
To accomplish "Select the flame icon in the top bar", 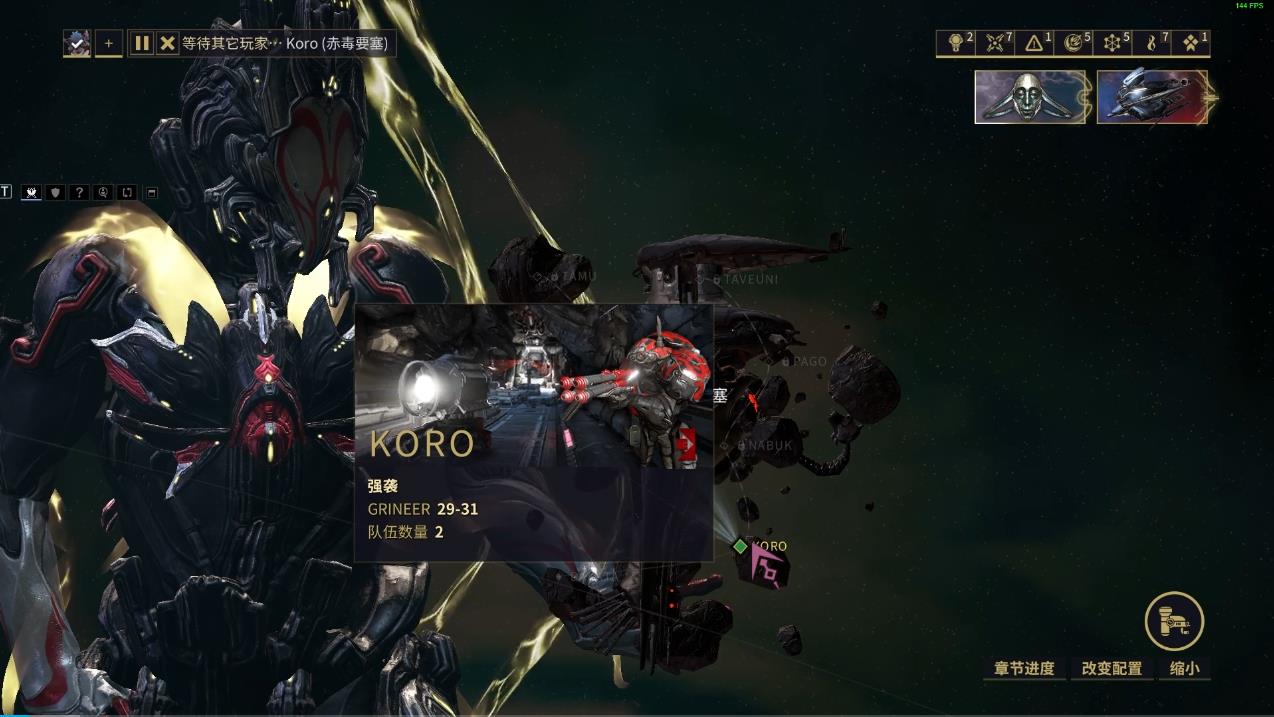I will click(1153, 42).
